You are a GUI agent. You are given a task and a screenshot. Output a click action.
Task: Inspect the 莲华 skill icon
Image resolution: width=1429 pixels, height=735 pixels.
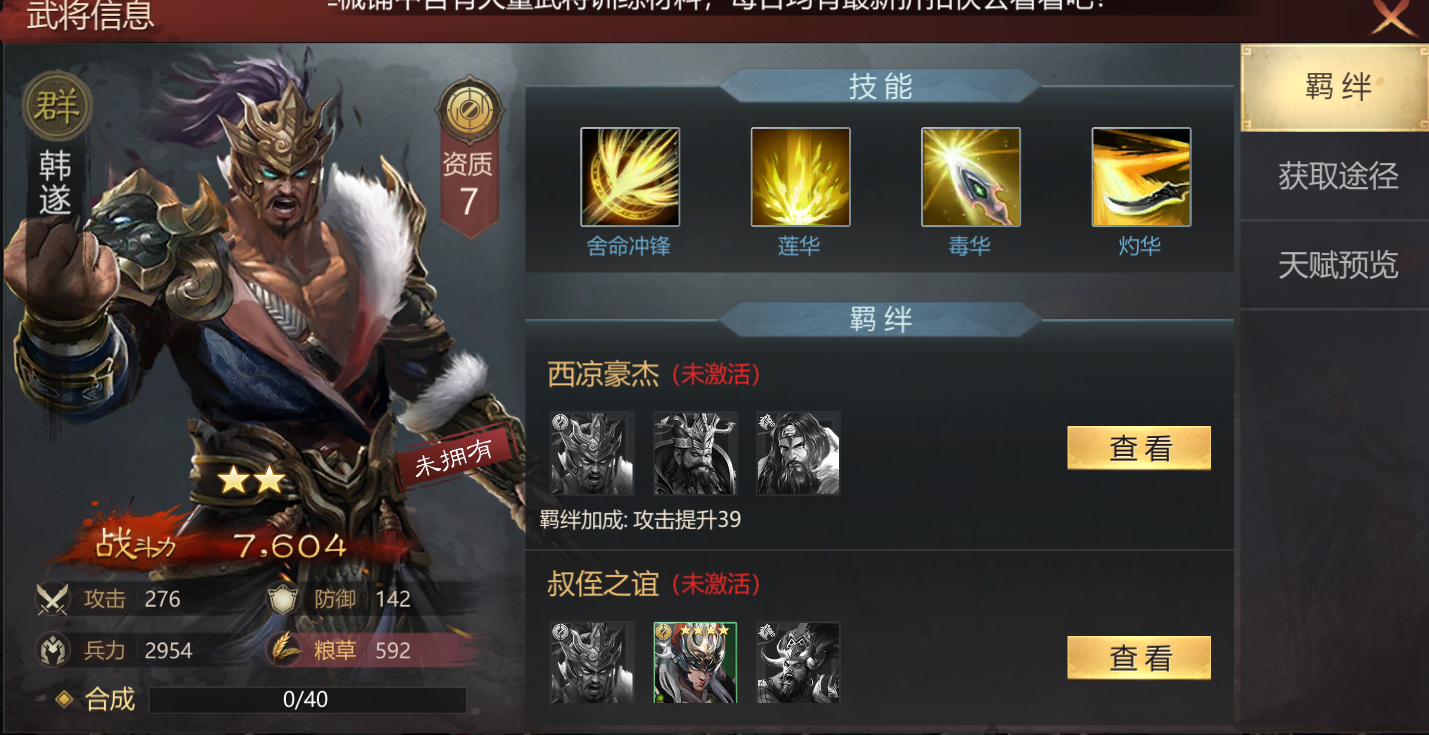(x=800, y=177)
